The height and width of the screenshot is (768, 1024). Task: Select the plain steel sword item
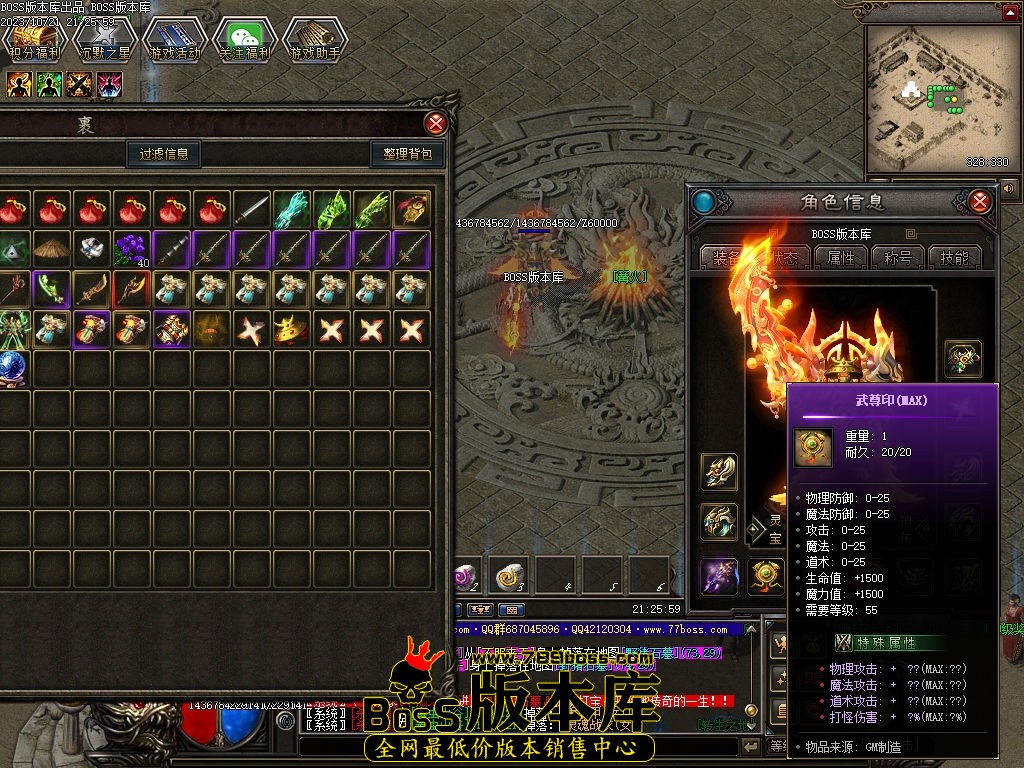pyautogui.click(x=251, y=209)
